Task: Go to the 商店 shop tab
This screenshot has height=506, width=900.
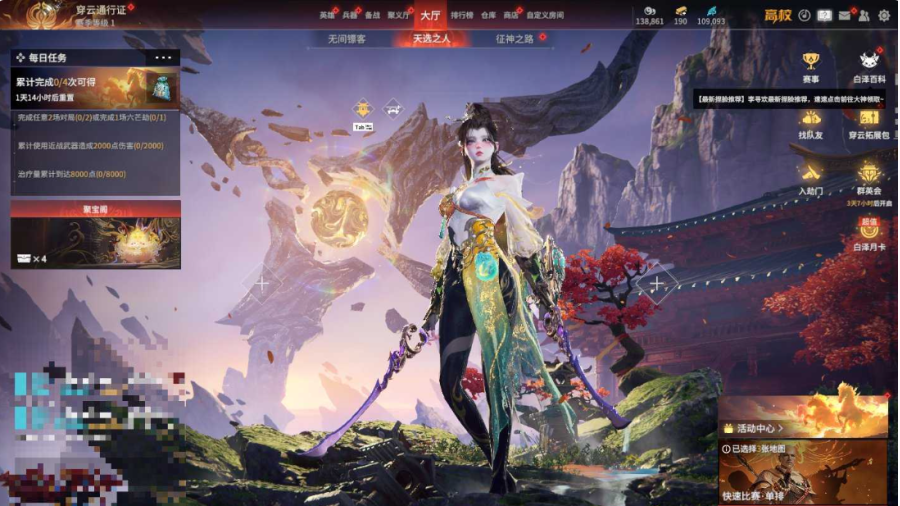Action: click(x=511, y=15)
